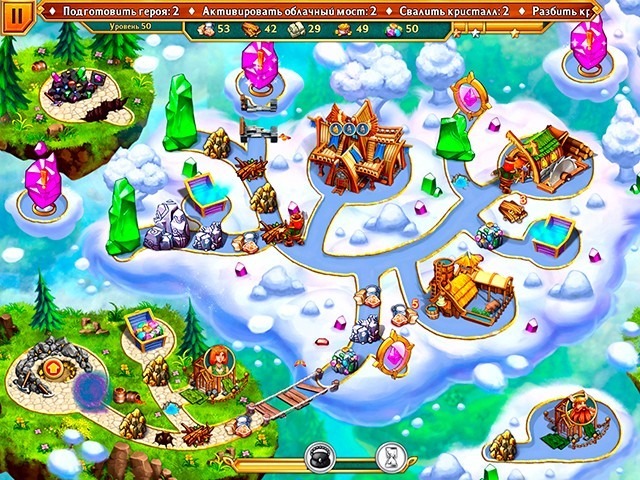This screenshot has height=480, width=640.
Task: Pause the game with the orange pause button
Action: coord(20,20)
